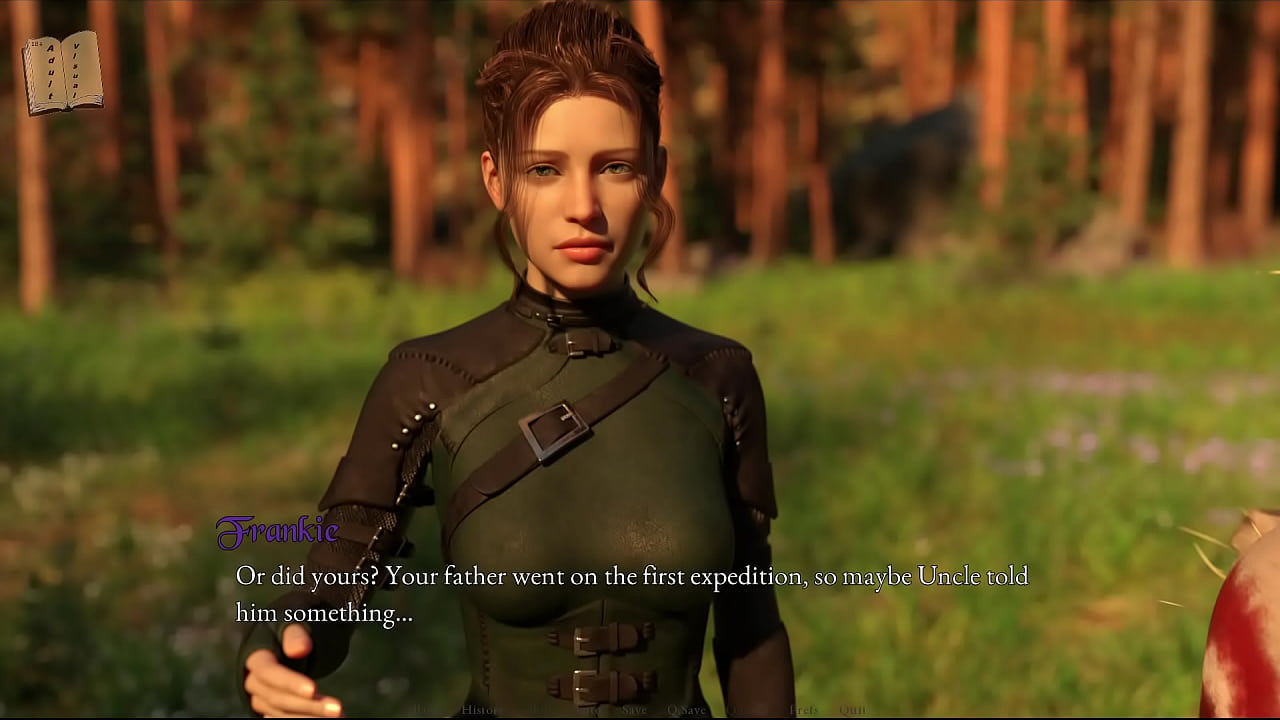This screenshot has width=1280, height=720.
Task: Open the Save menu
Action: click(x=634, y=710)
